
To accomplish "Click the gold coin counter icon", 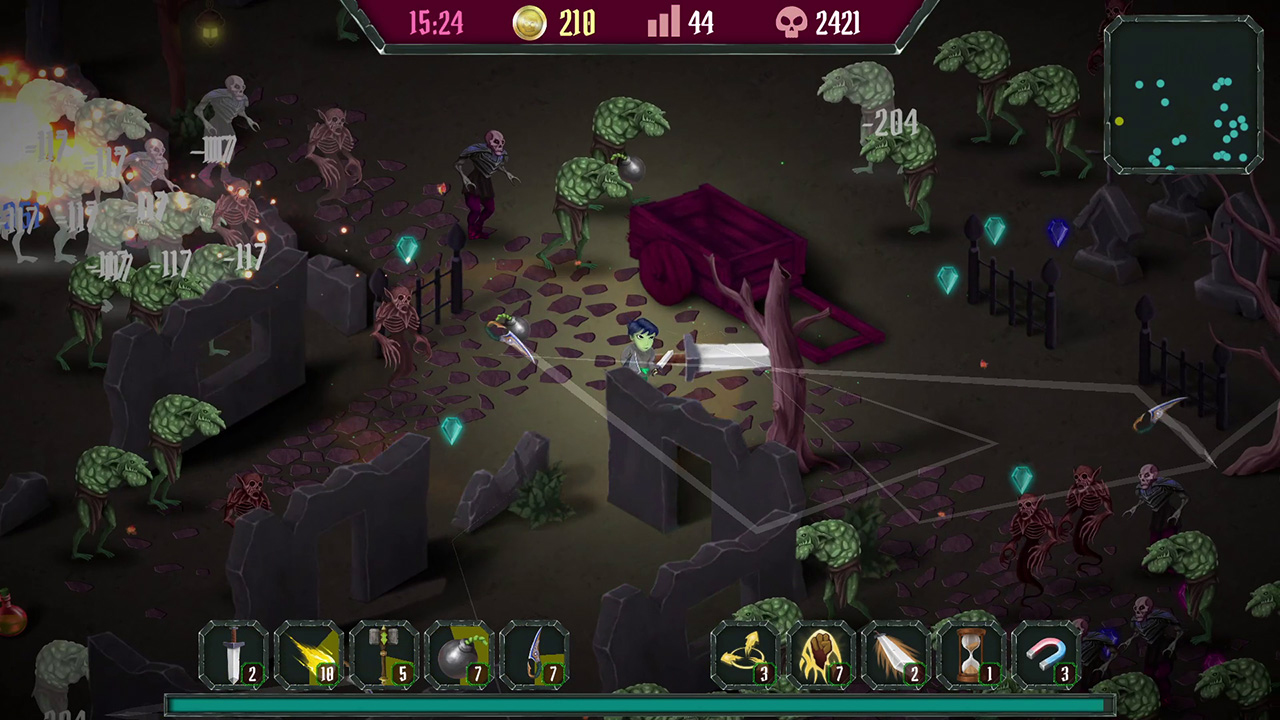I will pos(530,23).
